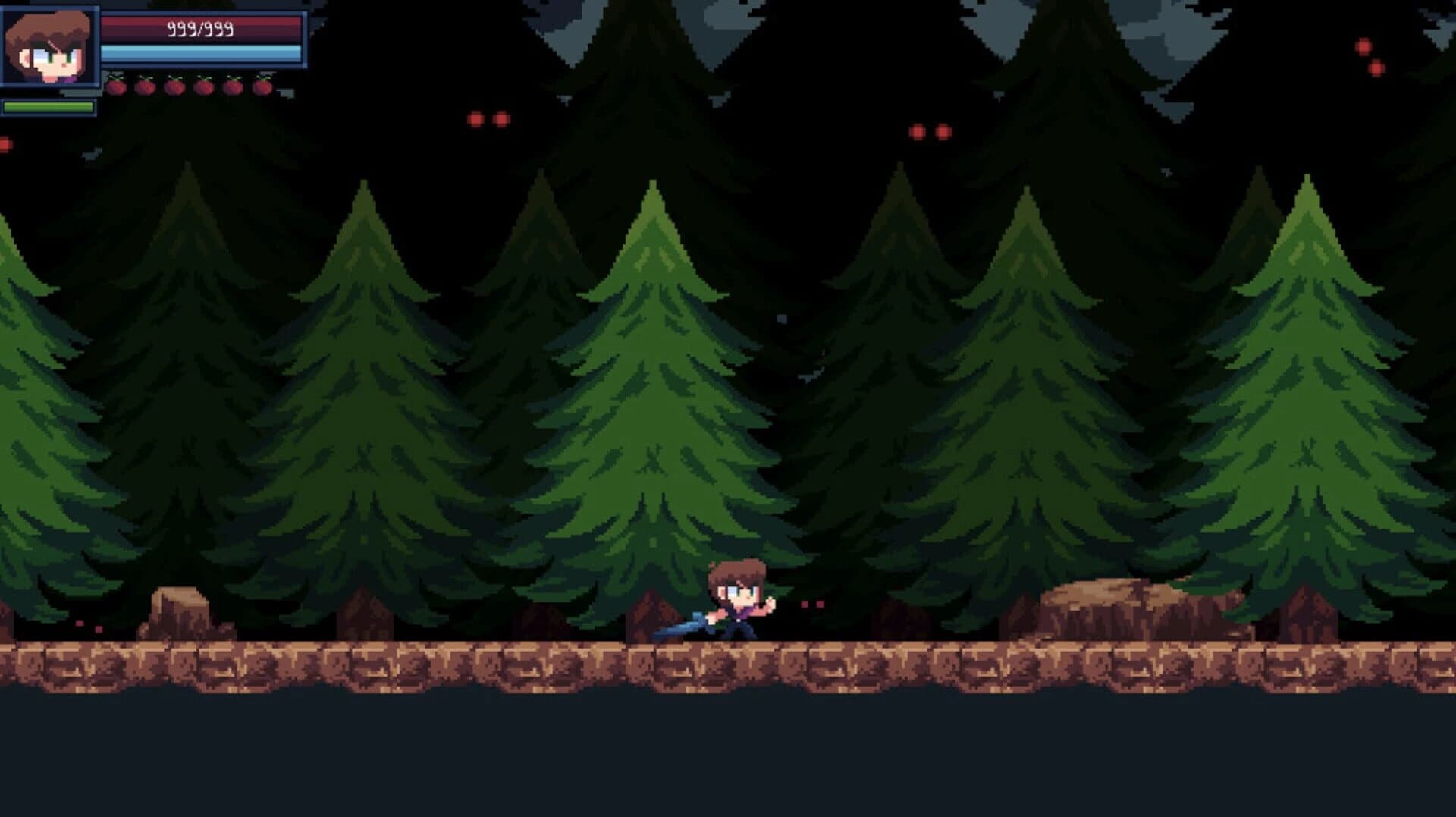Select the fourth apple life indicator
Image resolution: width=1456 pixels, height=817 pixels.
[x=206, y=86]
